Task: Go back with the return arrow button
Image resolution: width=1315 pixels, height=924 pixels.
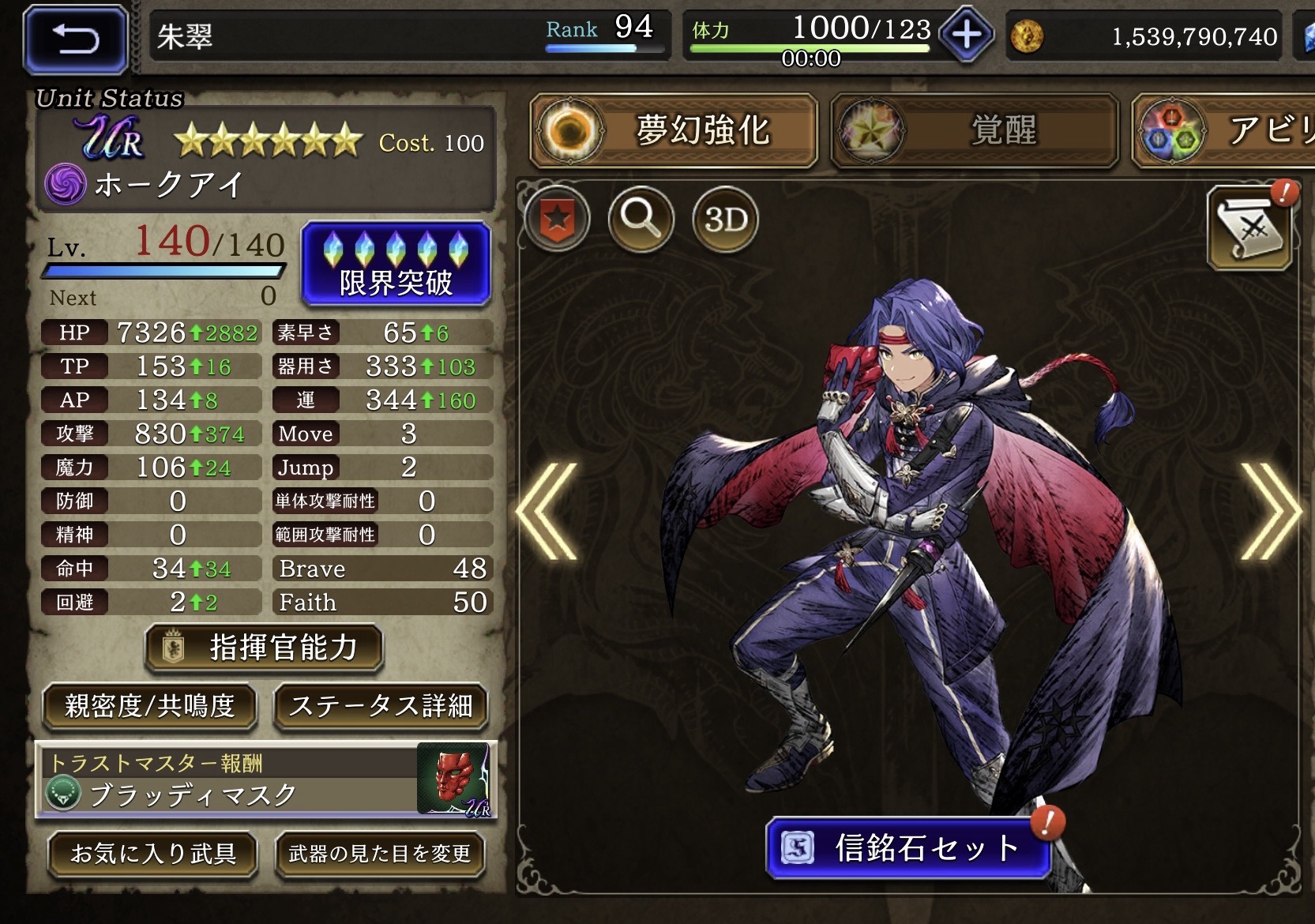Action: click(x=76, y=38)
